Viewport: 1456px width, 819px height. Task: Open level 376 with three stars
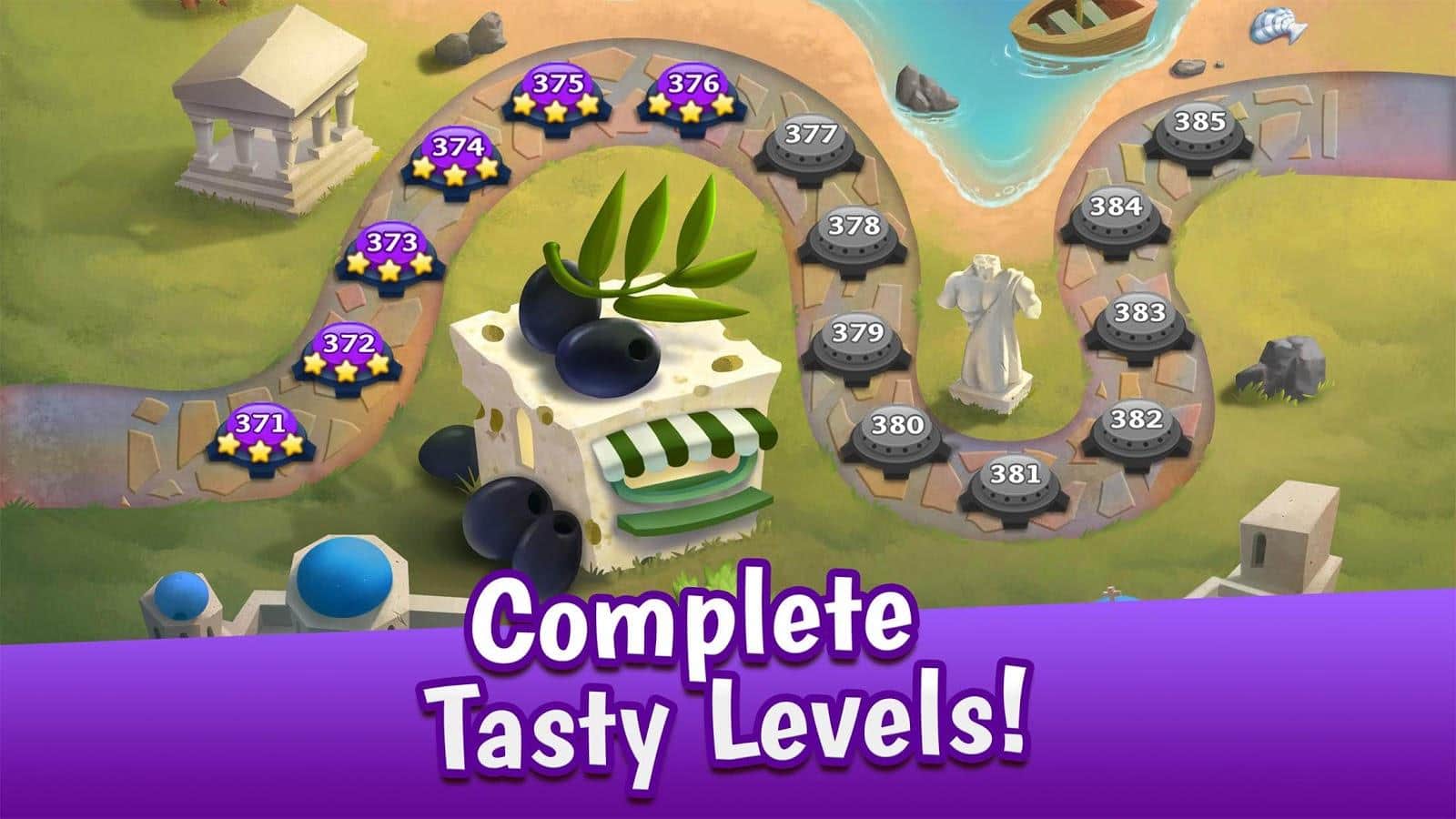coord(693,95)
